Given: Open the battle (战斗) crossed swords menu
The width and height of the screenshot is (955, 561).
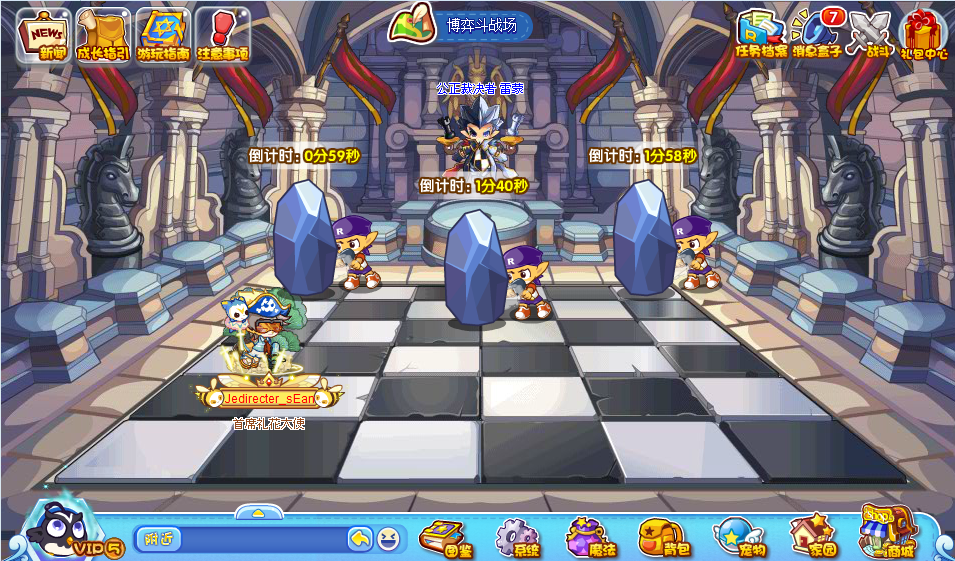Looking at the screenshot, I should click(x=870, y=33).
